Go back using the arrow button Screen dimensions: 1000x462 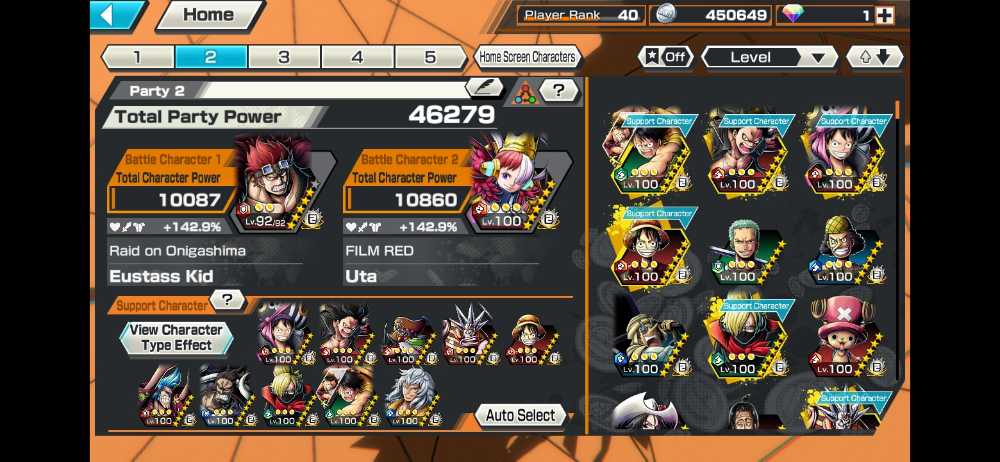(x=117, y=15)
